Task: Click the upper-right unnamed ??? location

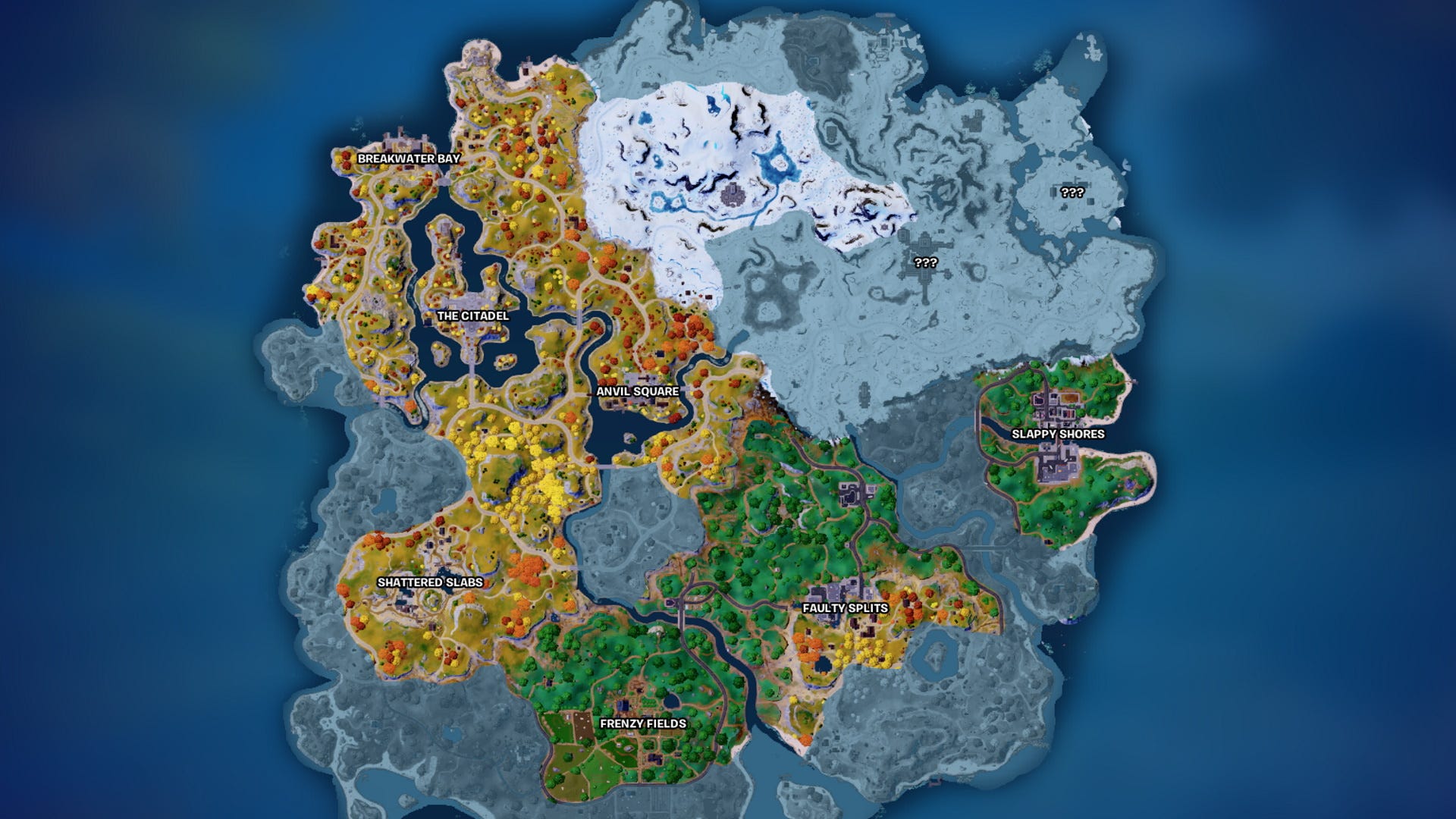Action: click(1071, 193)
